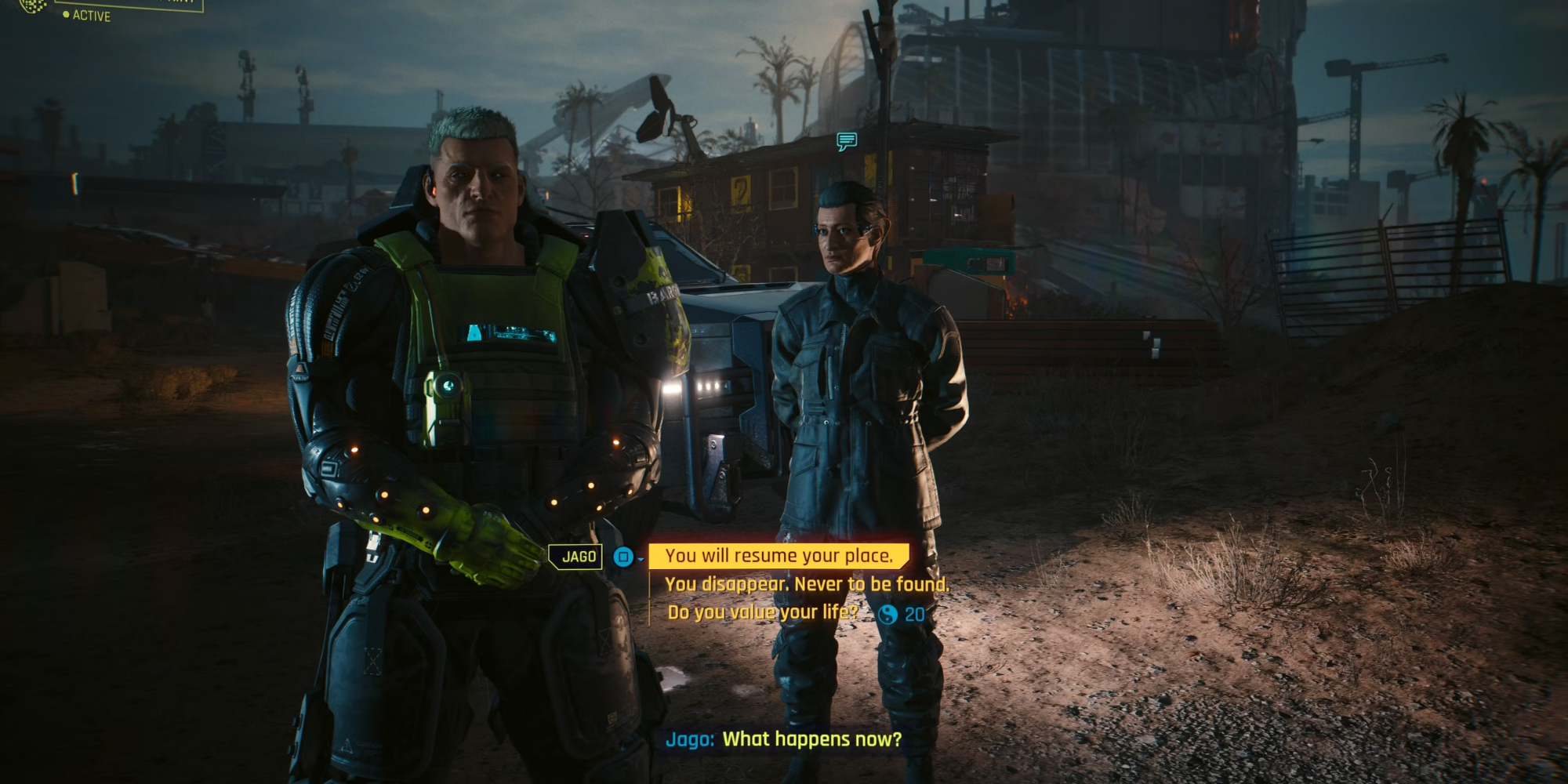Select "You disappear. Never to be found."
The height and width of the screenshot is (784, 1568).
point(806,584)
